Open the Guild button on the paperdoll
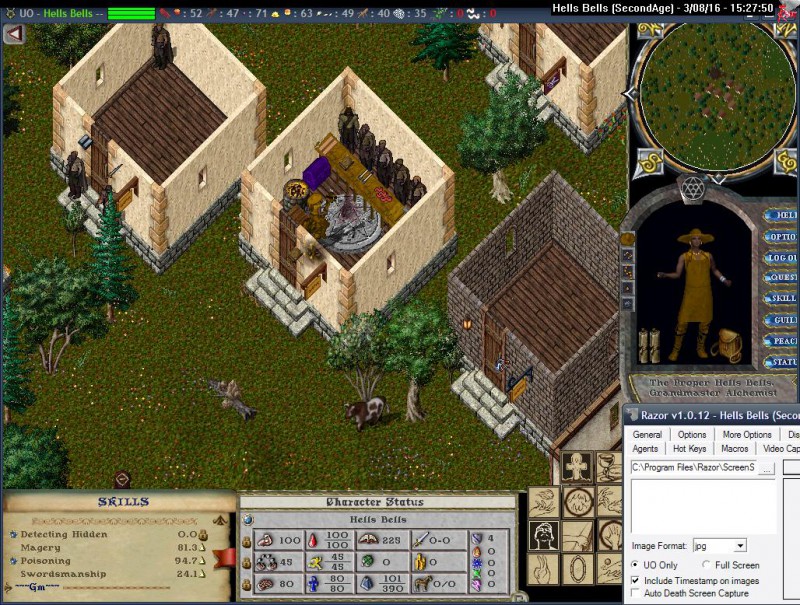Viewport: 800px width, 605px height. (x=781, y=320)
